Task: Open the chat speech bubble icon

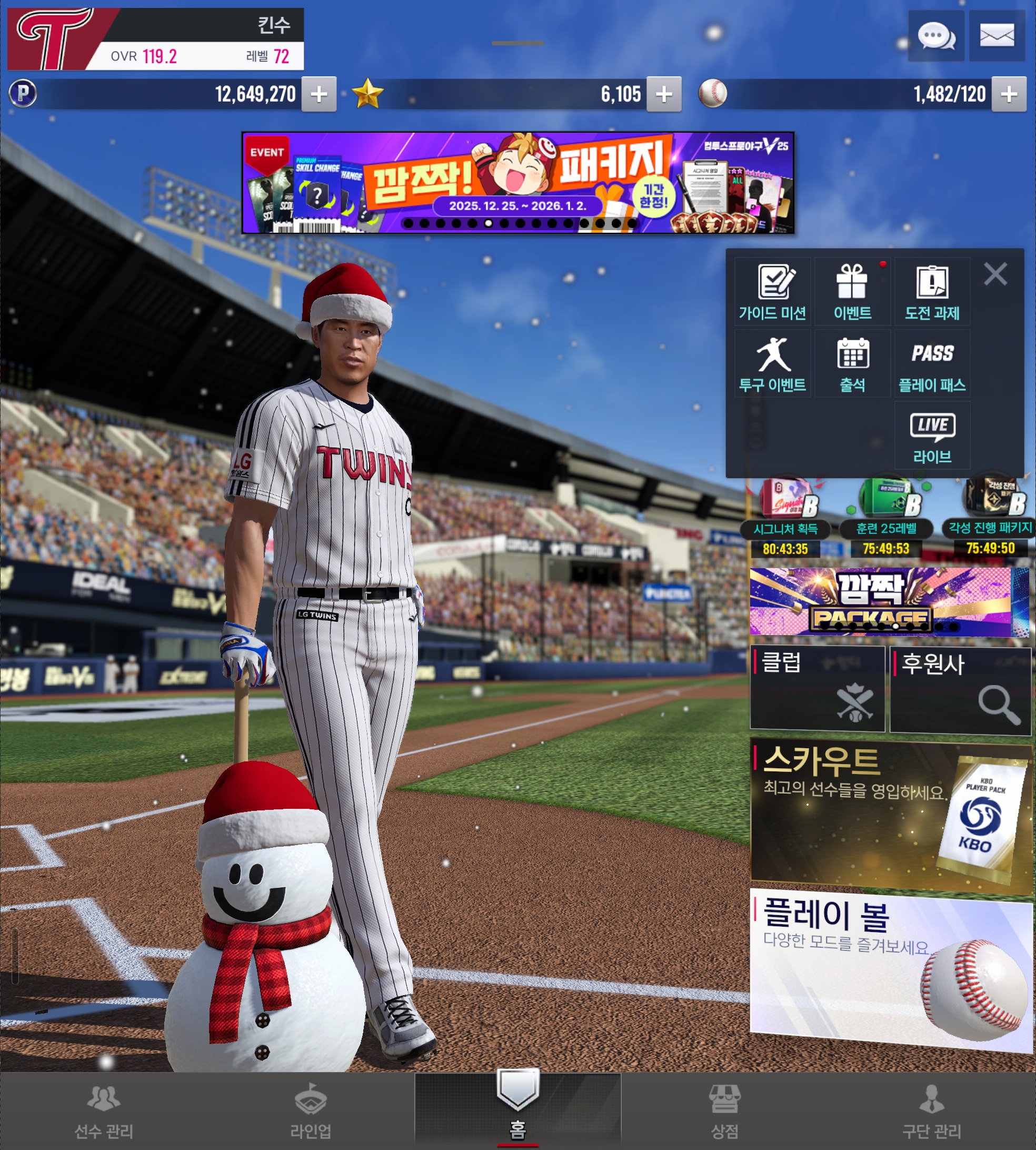Action: [x=936, y=35]
